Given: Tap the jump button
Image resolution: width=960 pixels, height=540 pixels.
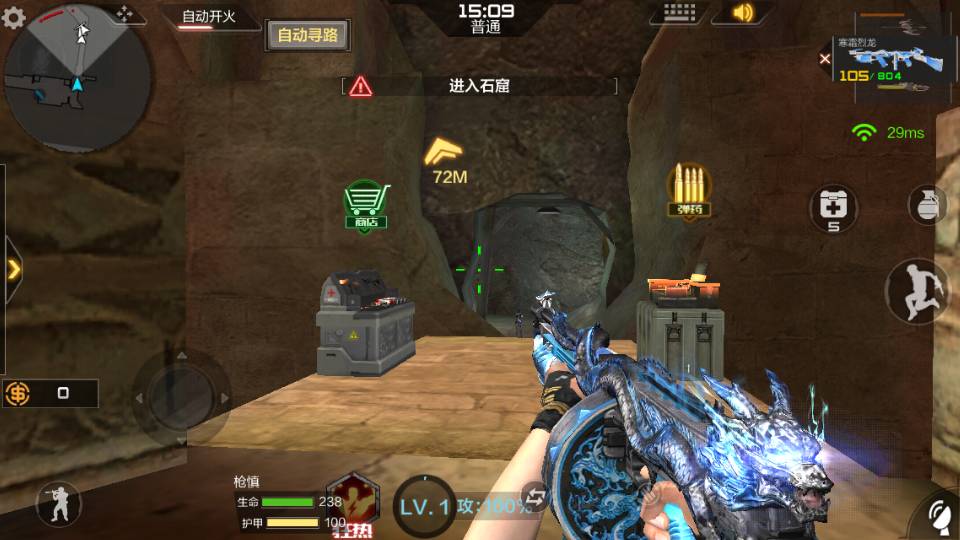Looking at the screenshot, I should point(916,291).
